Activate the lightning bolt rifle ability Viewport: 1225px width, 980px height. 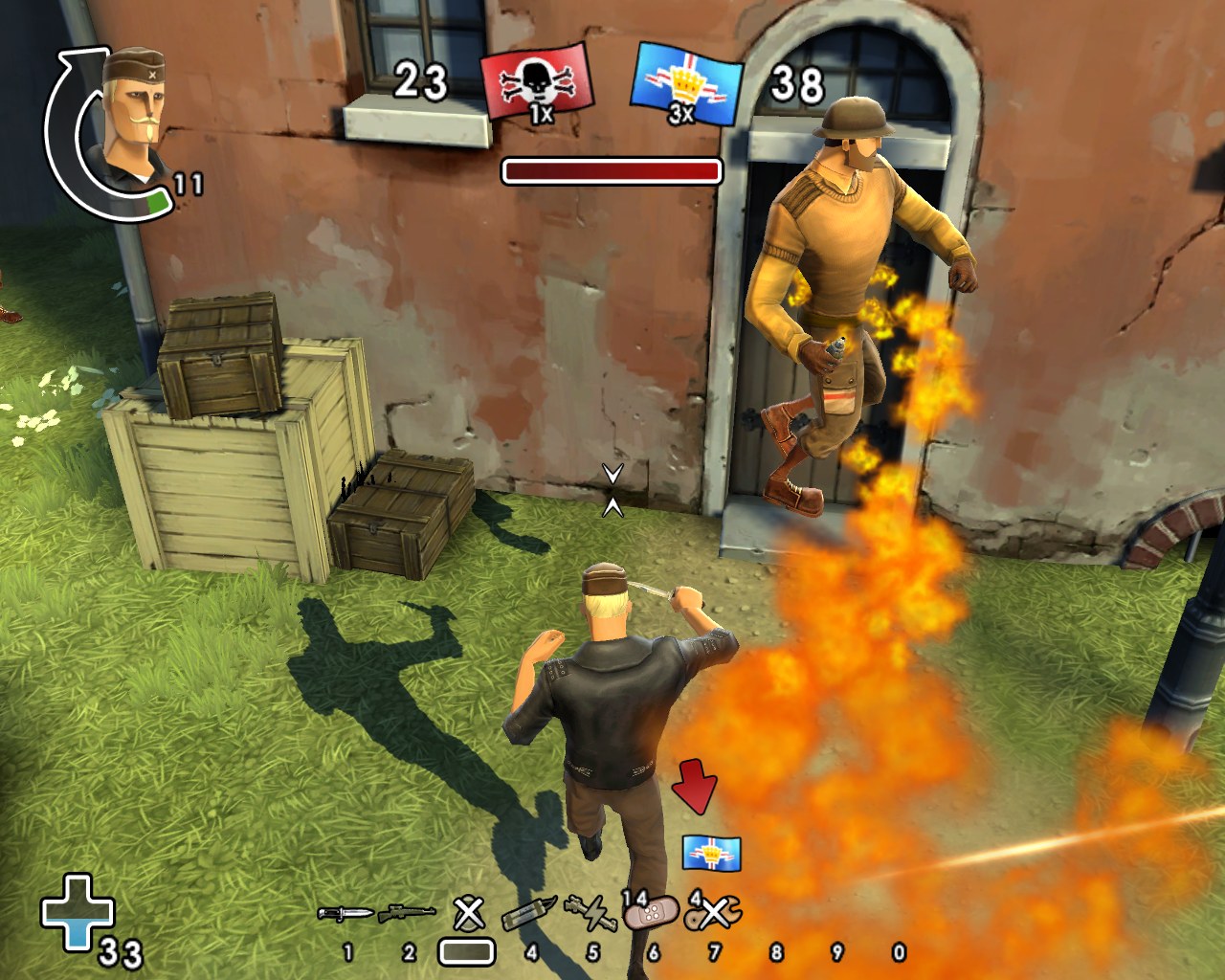(591, 914)
